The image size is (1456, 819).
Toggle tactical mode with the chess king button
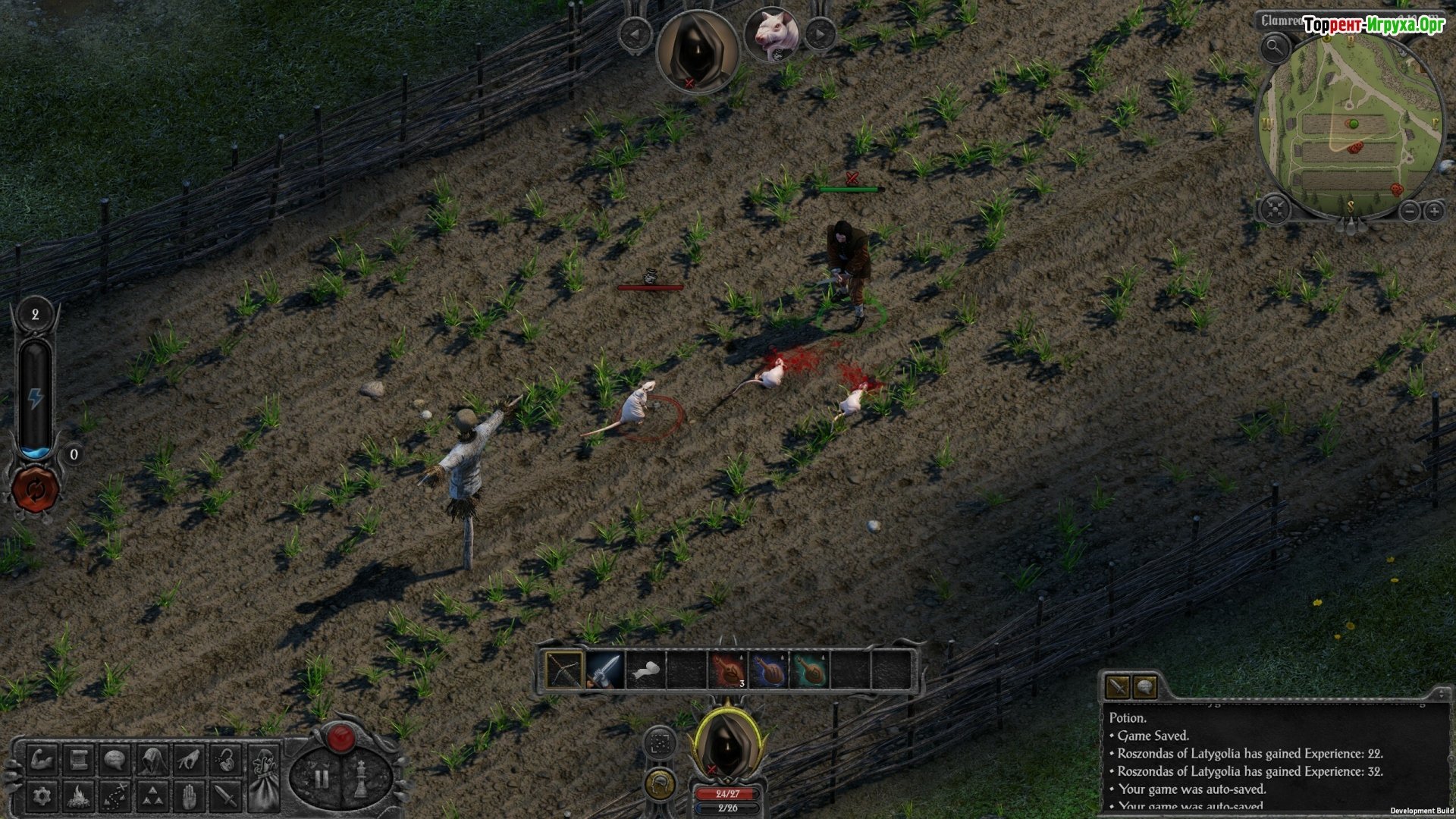point(362,778)
